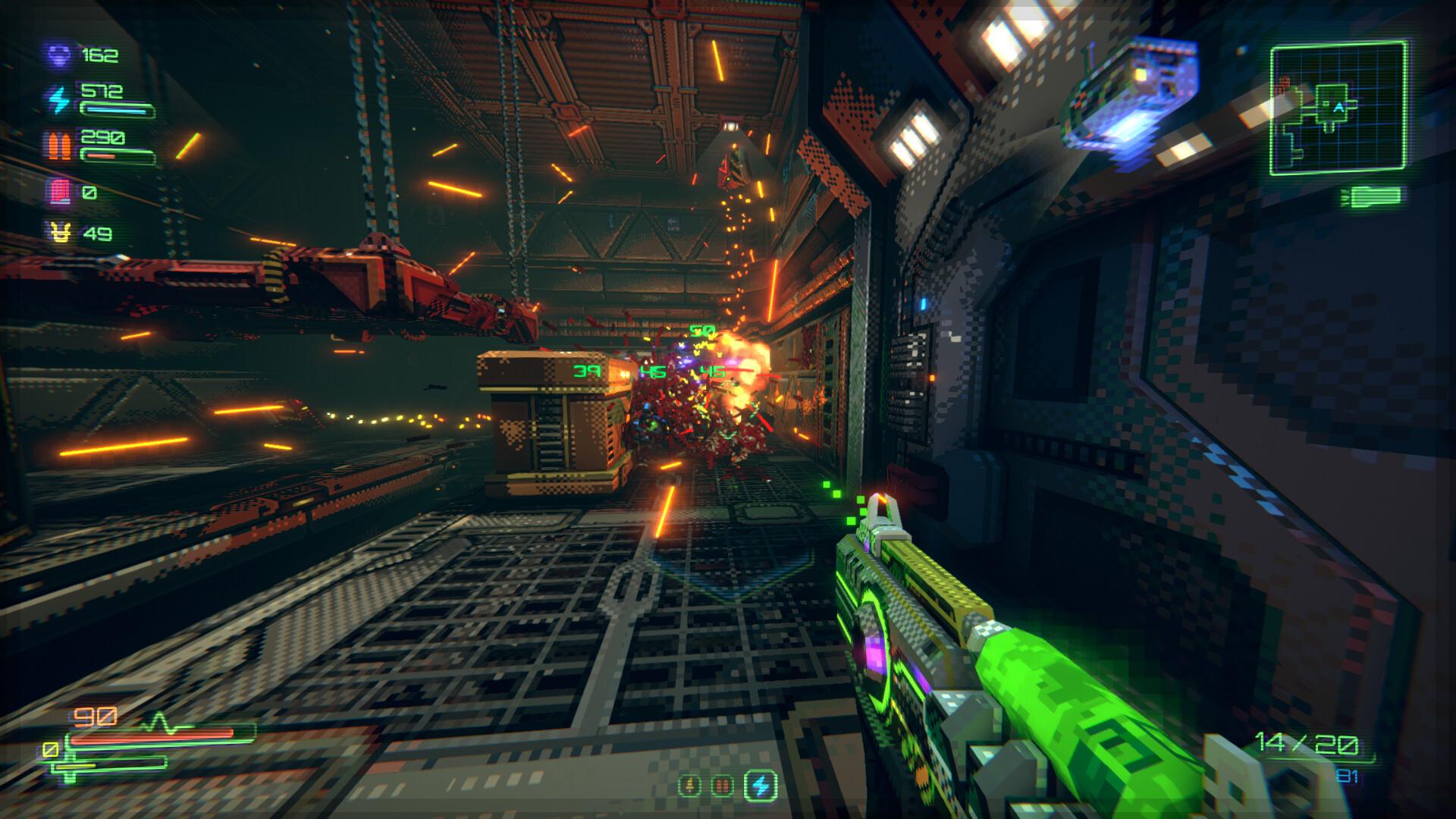This screenshot has width=1456, height=819.
Task: Click the 290 bullet ammo counter
Action: (102, 138)
